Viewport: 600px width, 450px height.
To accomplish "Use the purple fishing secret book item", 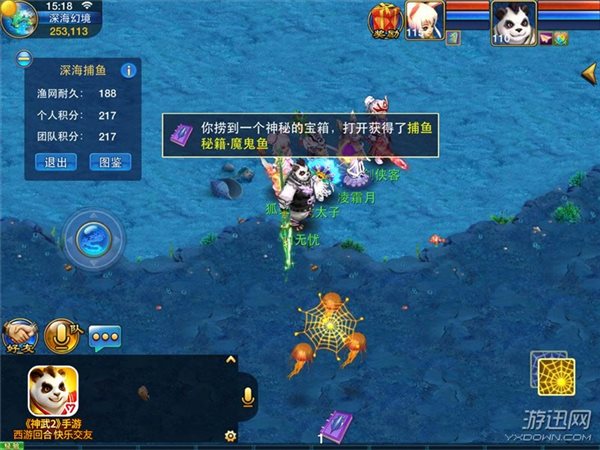I will click(336, 427).
